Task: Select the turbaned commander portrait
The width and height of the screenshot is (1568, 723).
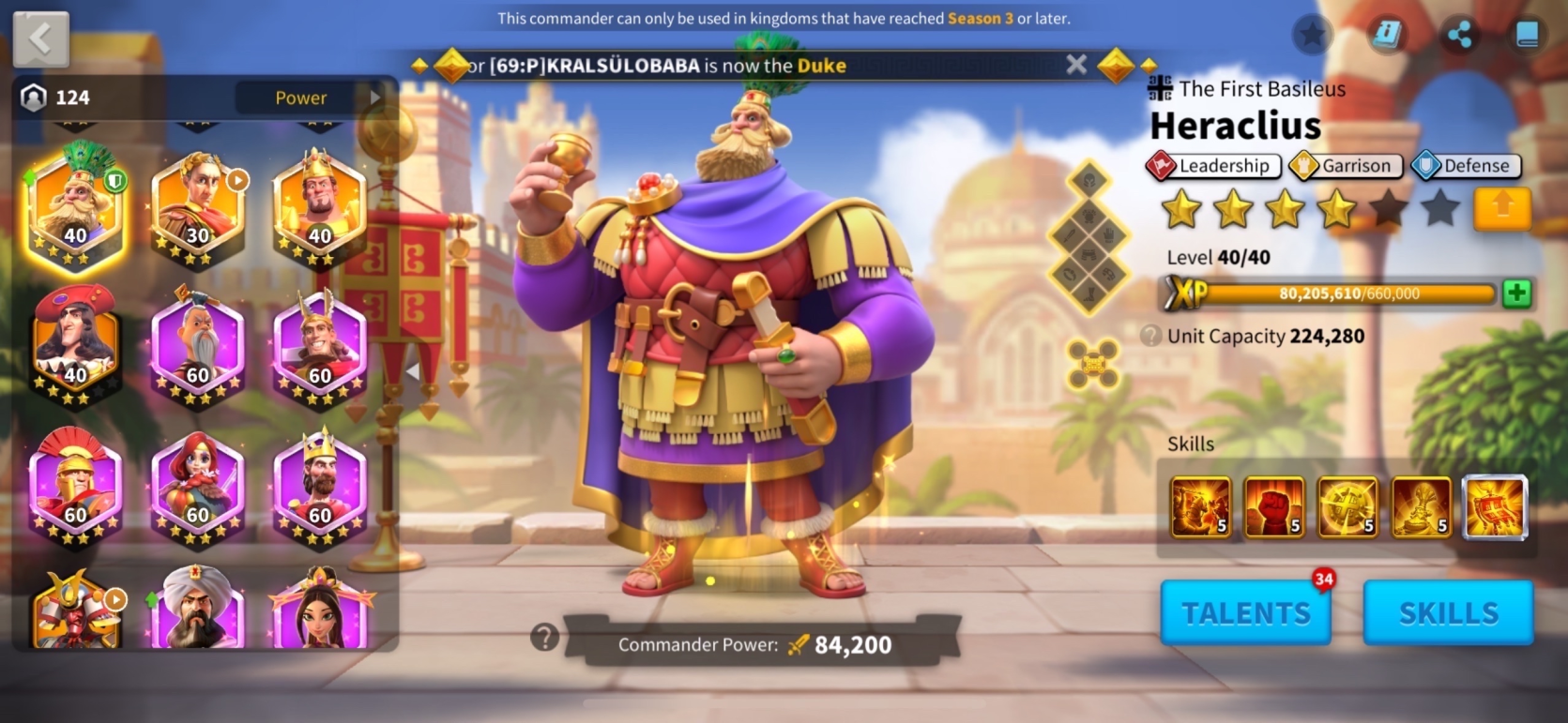Action: pos(197,610)
